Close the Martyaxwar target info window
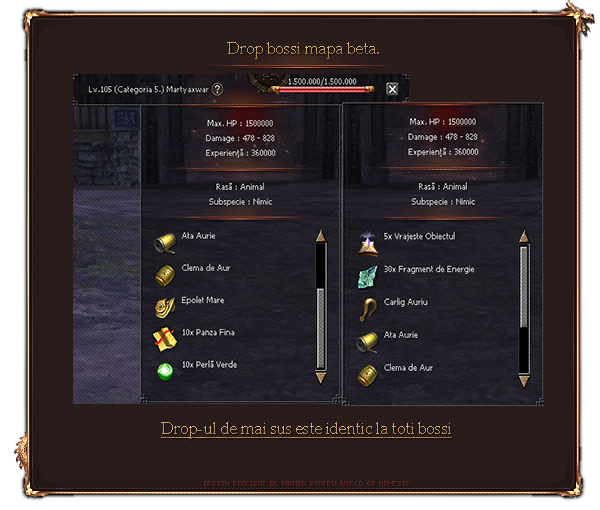Image resolution: width=600 pixels, height=510 pixels. point(392,89)
